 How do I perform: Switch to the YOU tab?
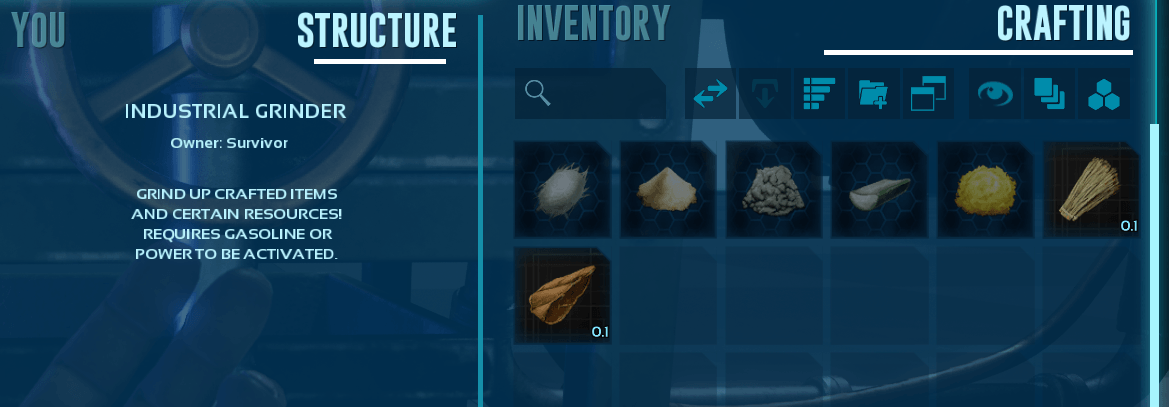click(39, 30)
